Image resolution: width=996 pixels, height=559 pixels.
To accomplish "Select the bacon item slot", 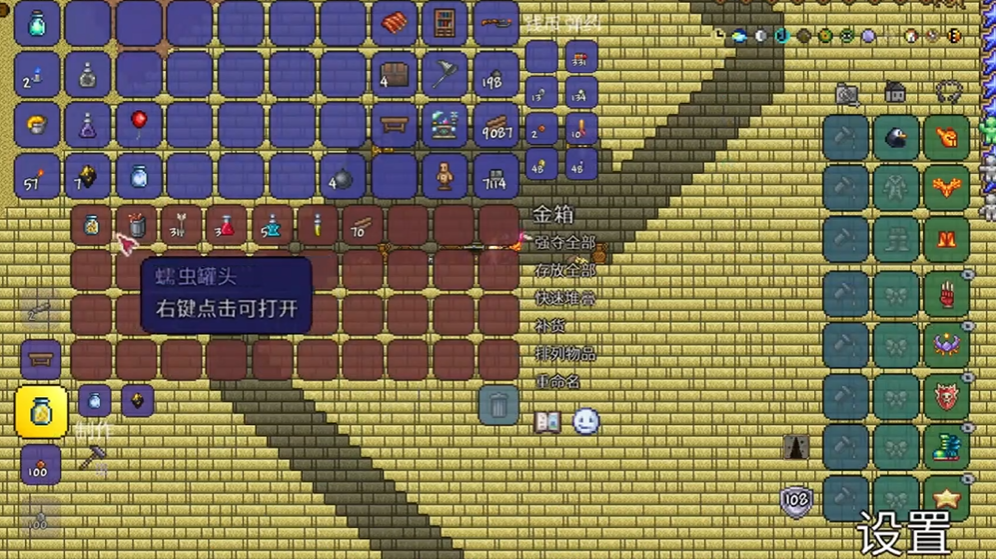I will click(394, 24).
